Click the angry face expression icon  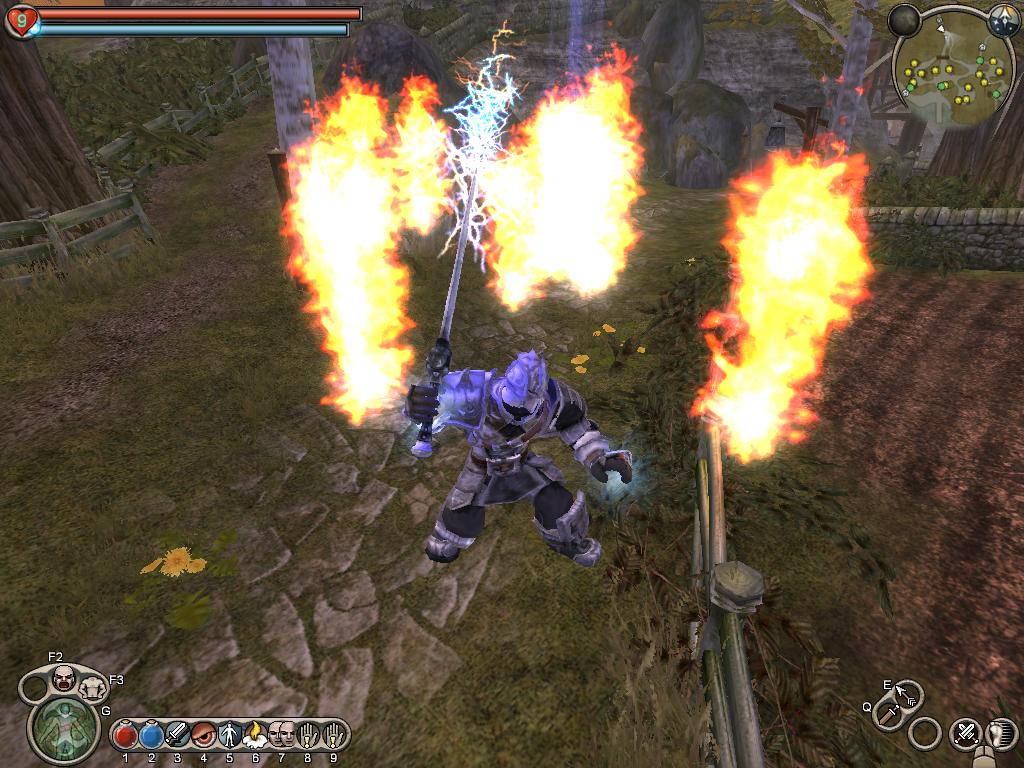tap(63, 679)
